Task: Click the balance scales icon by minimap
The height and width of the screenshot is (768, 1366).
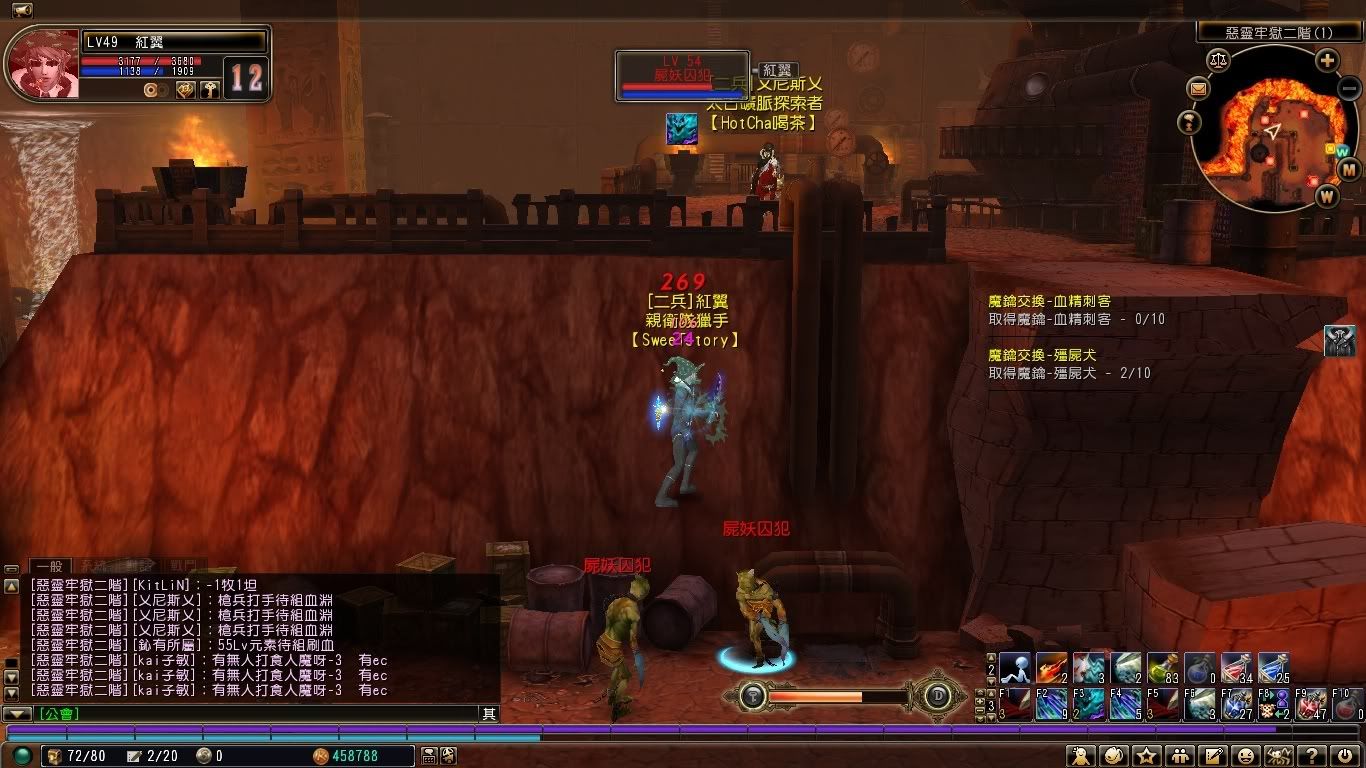Action: click(1218, 61)
